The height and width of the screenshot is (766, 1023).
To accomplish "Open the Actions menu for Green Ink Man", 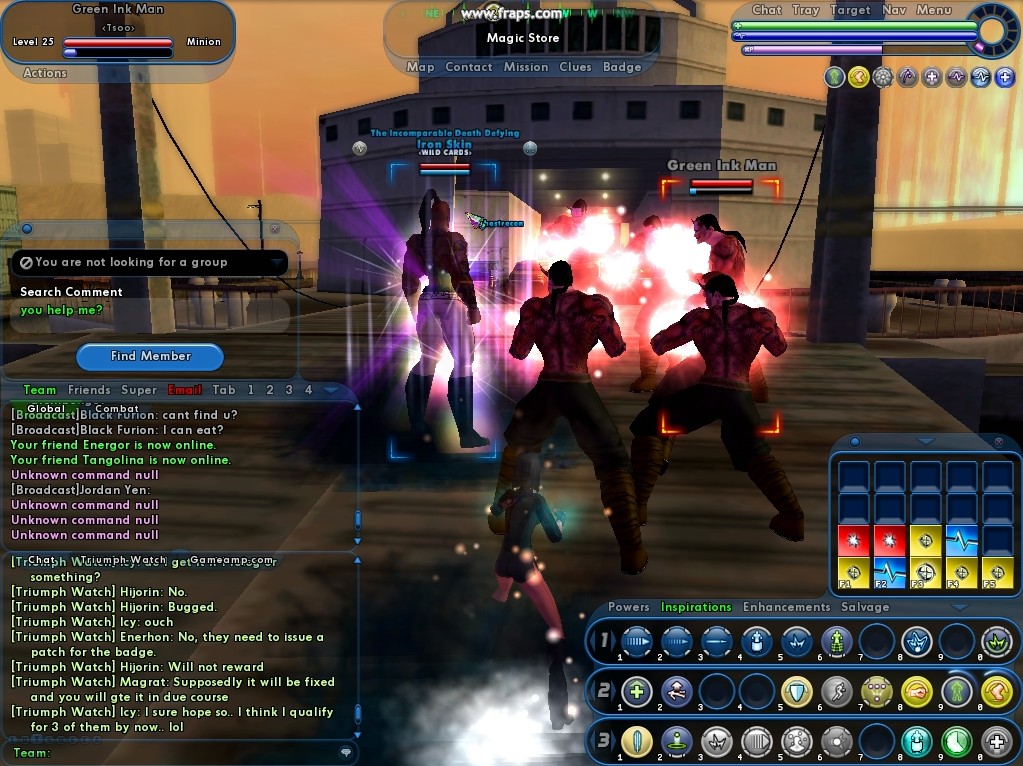I will pos(45,73).
